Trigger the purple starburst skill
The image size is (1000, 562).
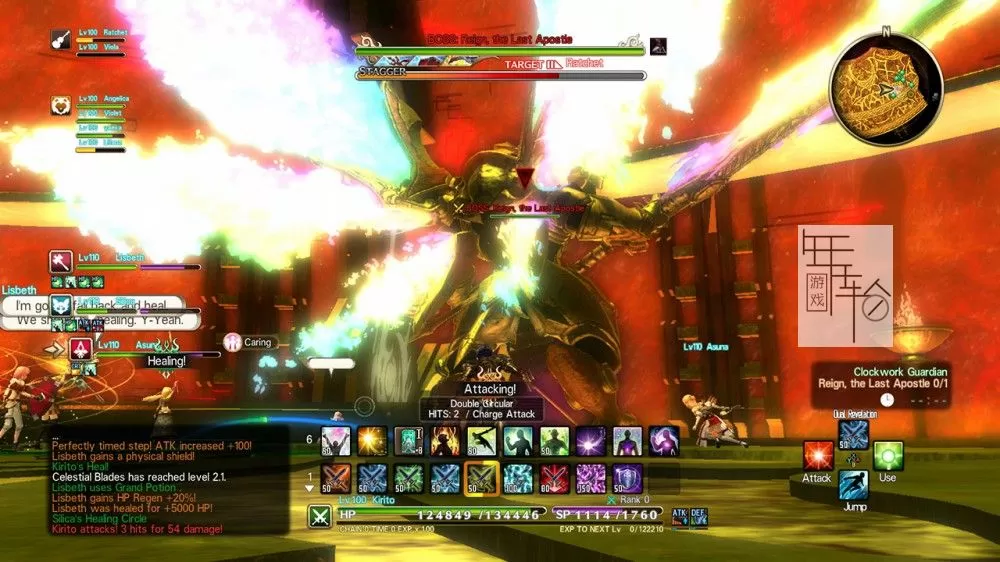click(590, 440)
